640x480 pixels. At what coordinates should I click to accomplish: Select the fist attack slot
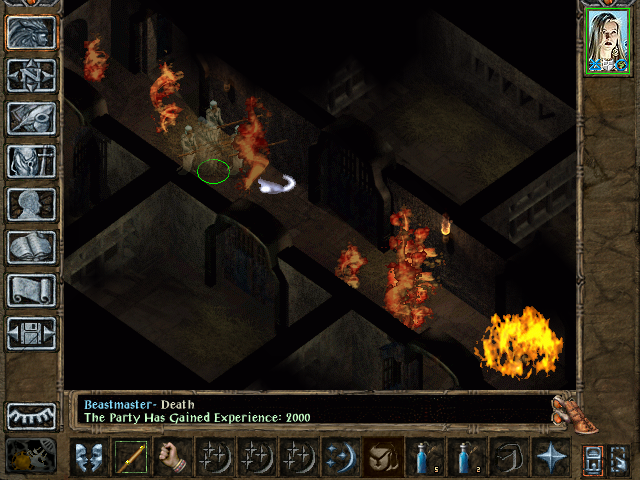click(172, 457)
